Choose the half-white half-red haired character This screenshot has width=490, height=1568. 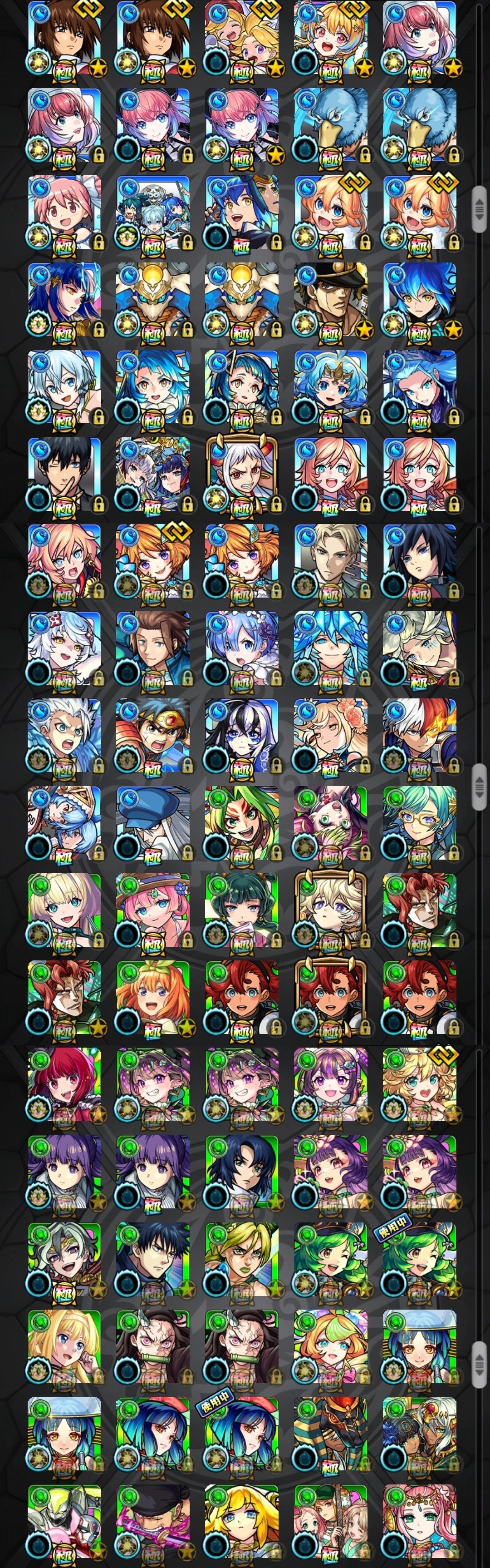pyautogui.click(x=419, y=736)
